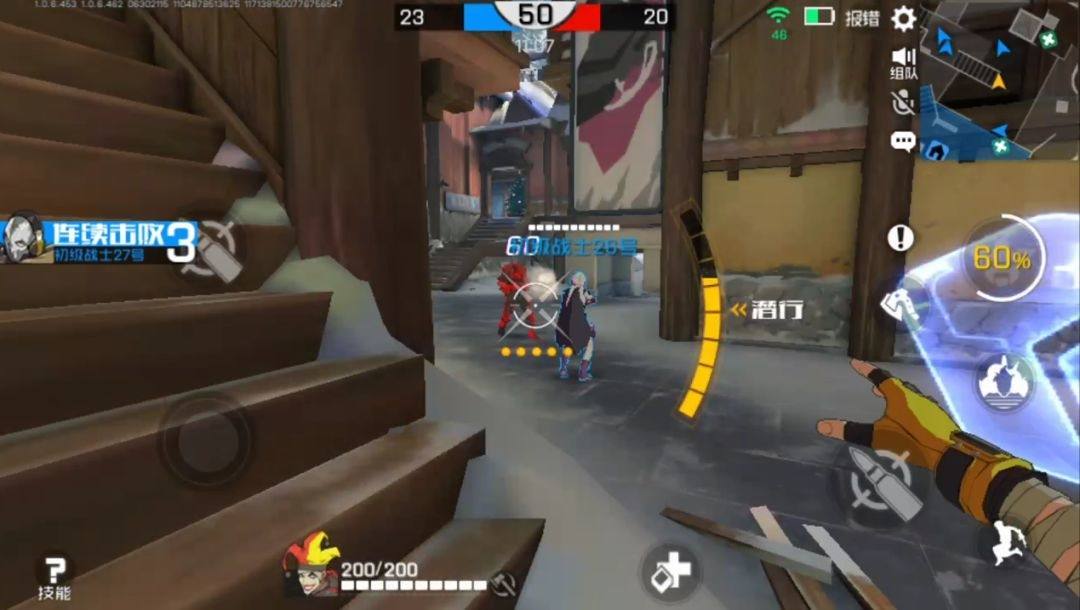This screenshot has width=1080, height=610.
Task: Open the chat speech bubble
Action: pos(903,141)
